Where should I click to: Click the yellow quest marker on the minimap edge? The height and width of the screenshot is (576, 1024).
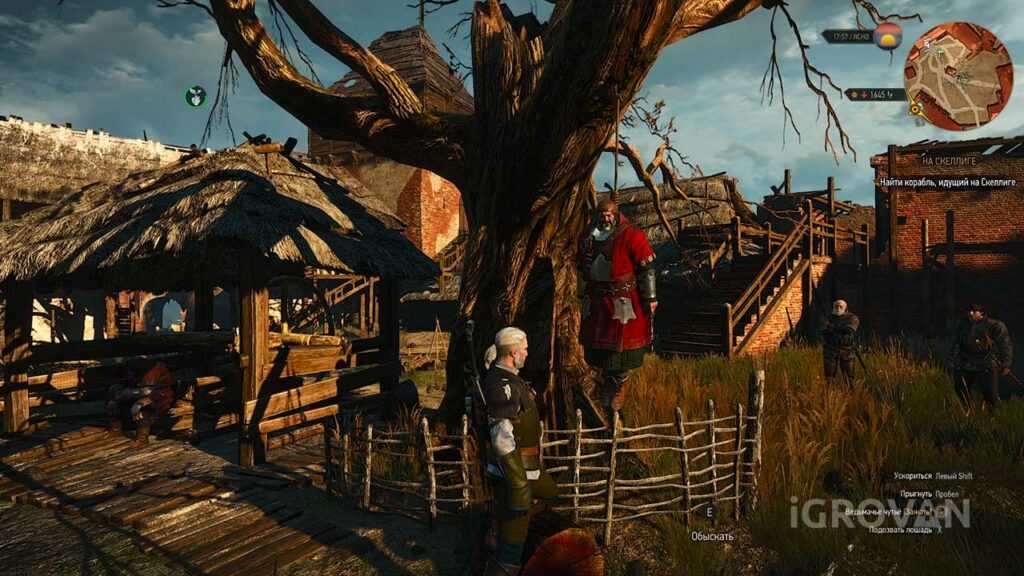point(915,108)
